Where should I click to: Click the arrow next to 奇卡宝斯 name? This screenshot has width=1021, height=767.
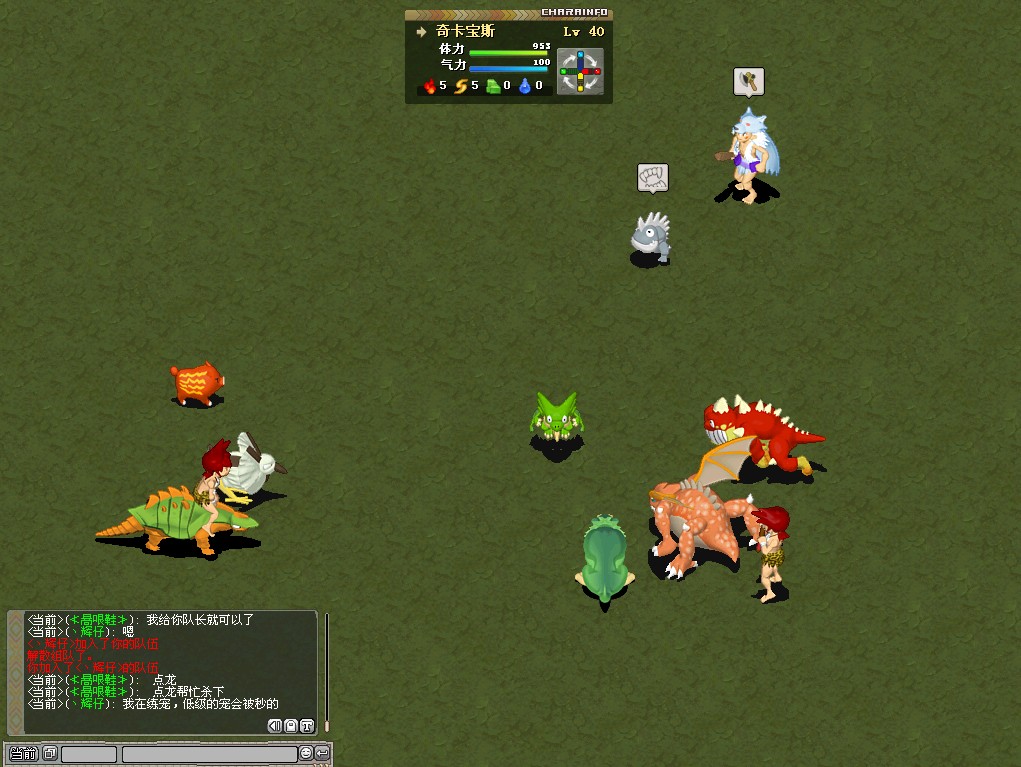point(422,32)
